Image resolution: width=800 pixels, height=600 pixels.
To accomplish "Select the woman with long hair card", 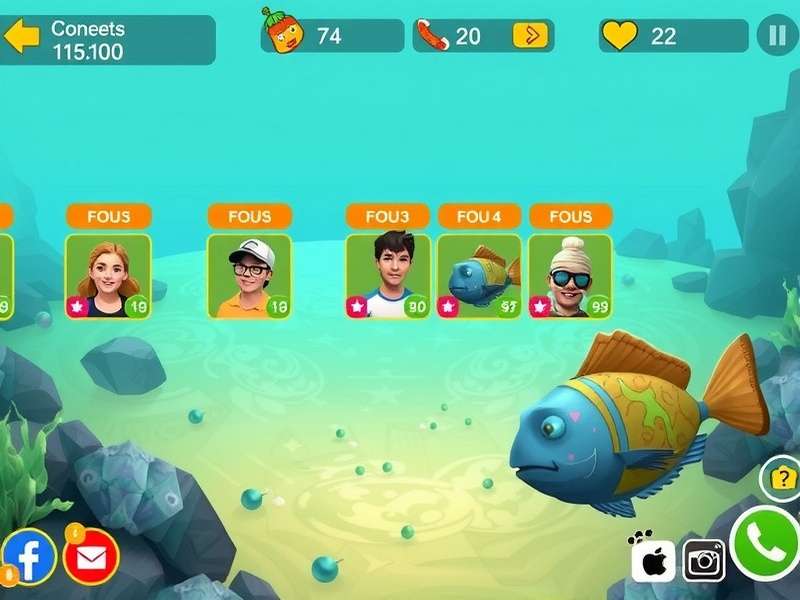I will click(x=108, y=276).
